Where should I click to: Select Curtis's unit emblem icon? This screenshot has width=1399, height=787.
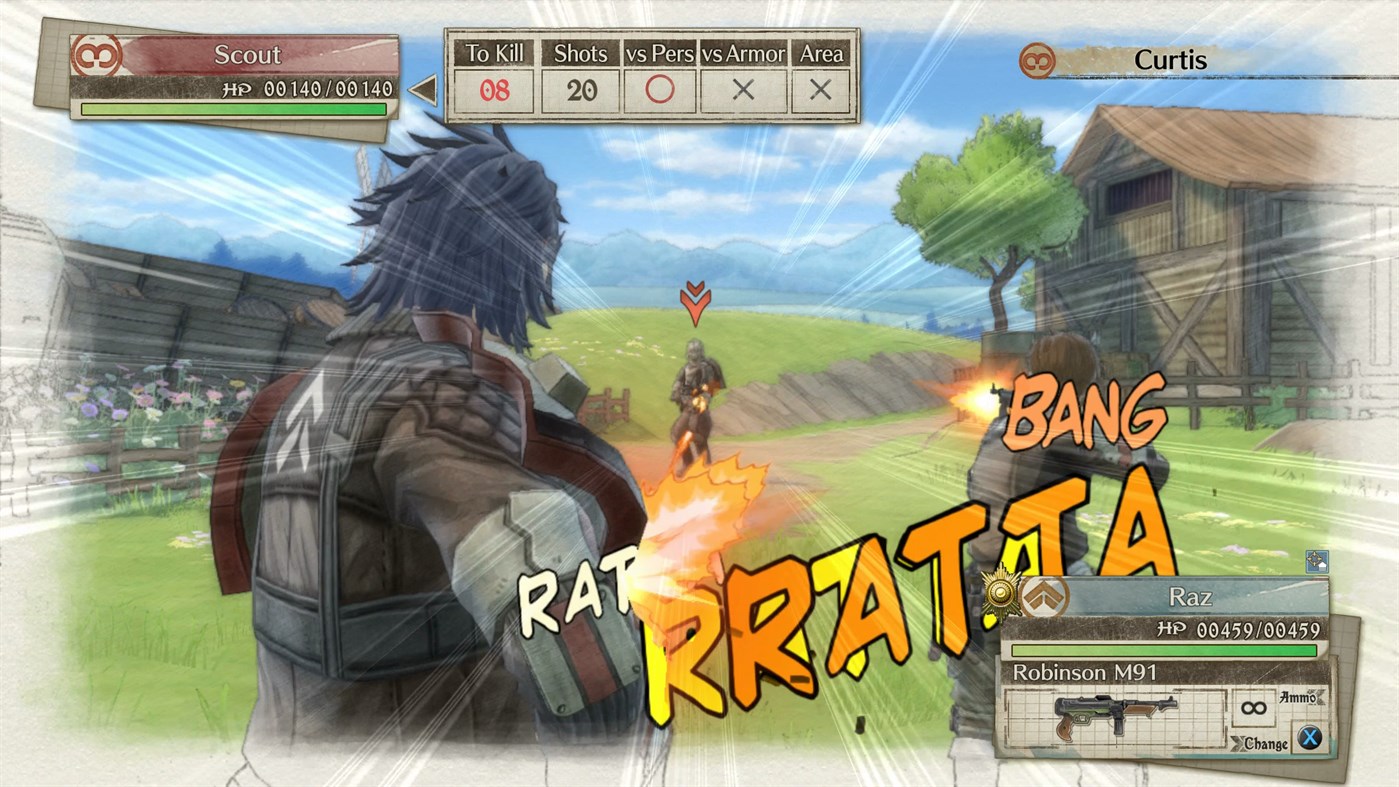[x=1038, y=60]
